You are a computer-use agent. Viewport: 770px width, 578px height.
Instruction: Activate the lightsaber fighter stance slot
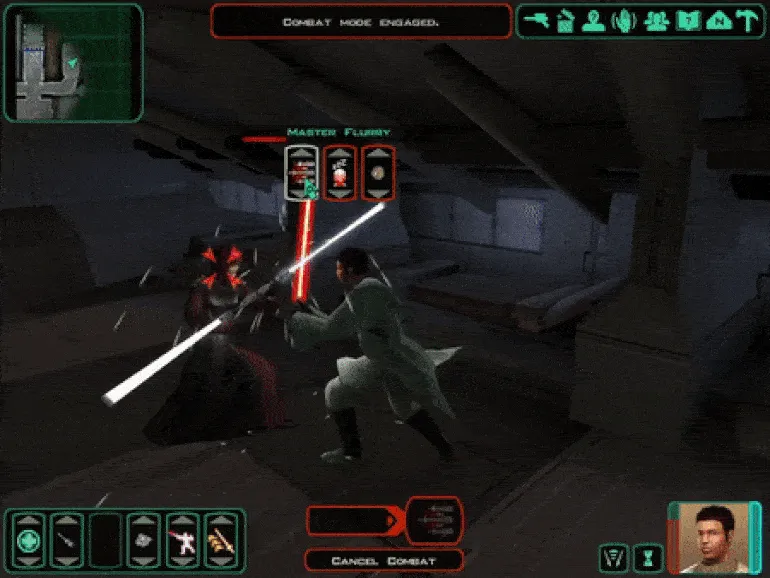[x=182, y=541]
